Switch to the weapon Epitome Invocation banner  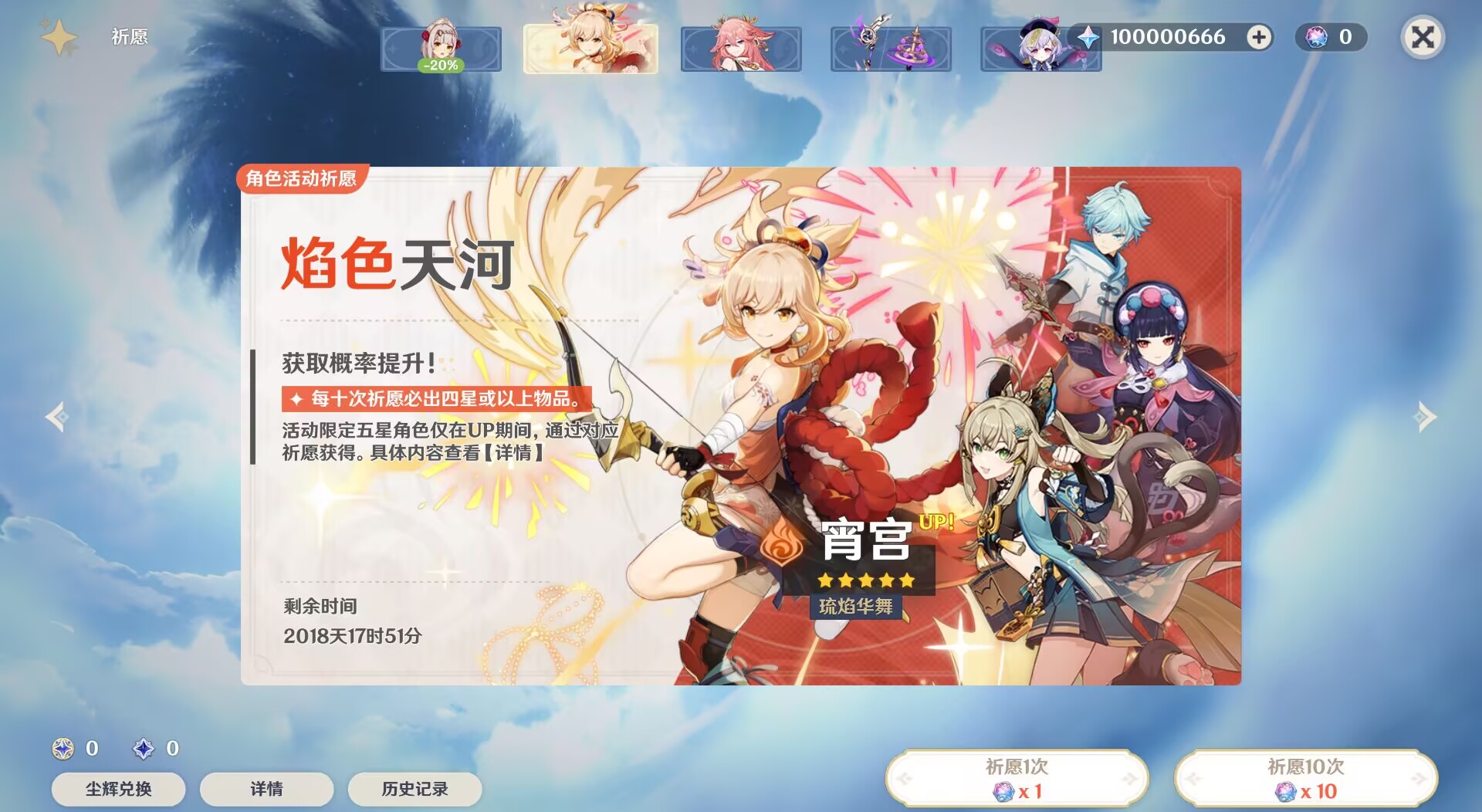coord(891,48)
